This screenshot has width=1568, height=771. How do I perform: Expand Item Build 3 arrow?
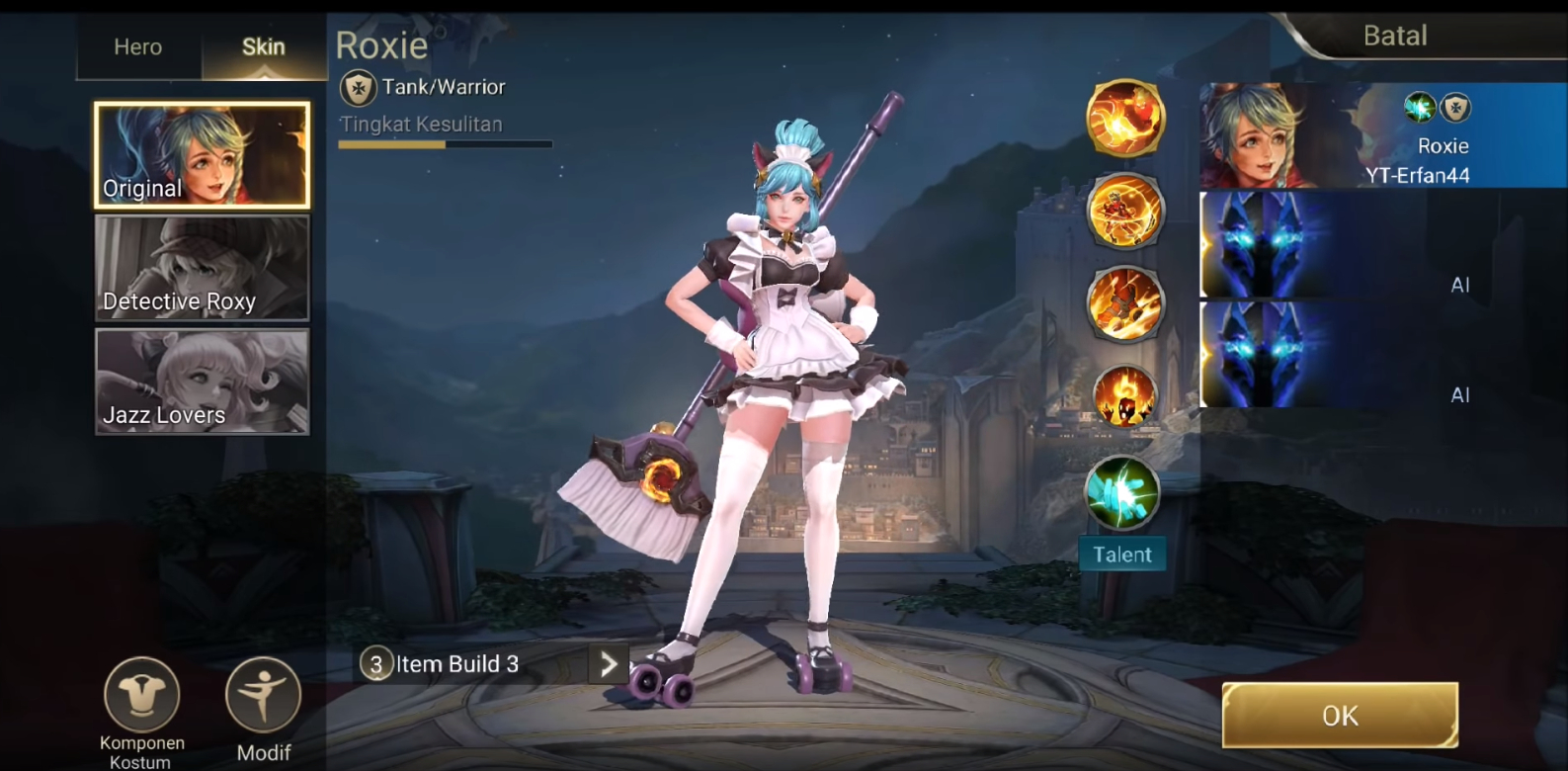(609, 664)
